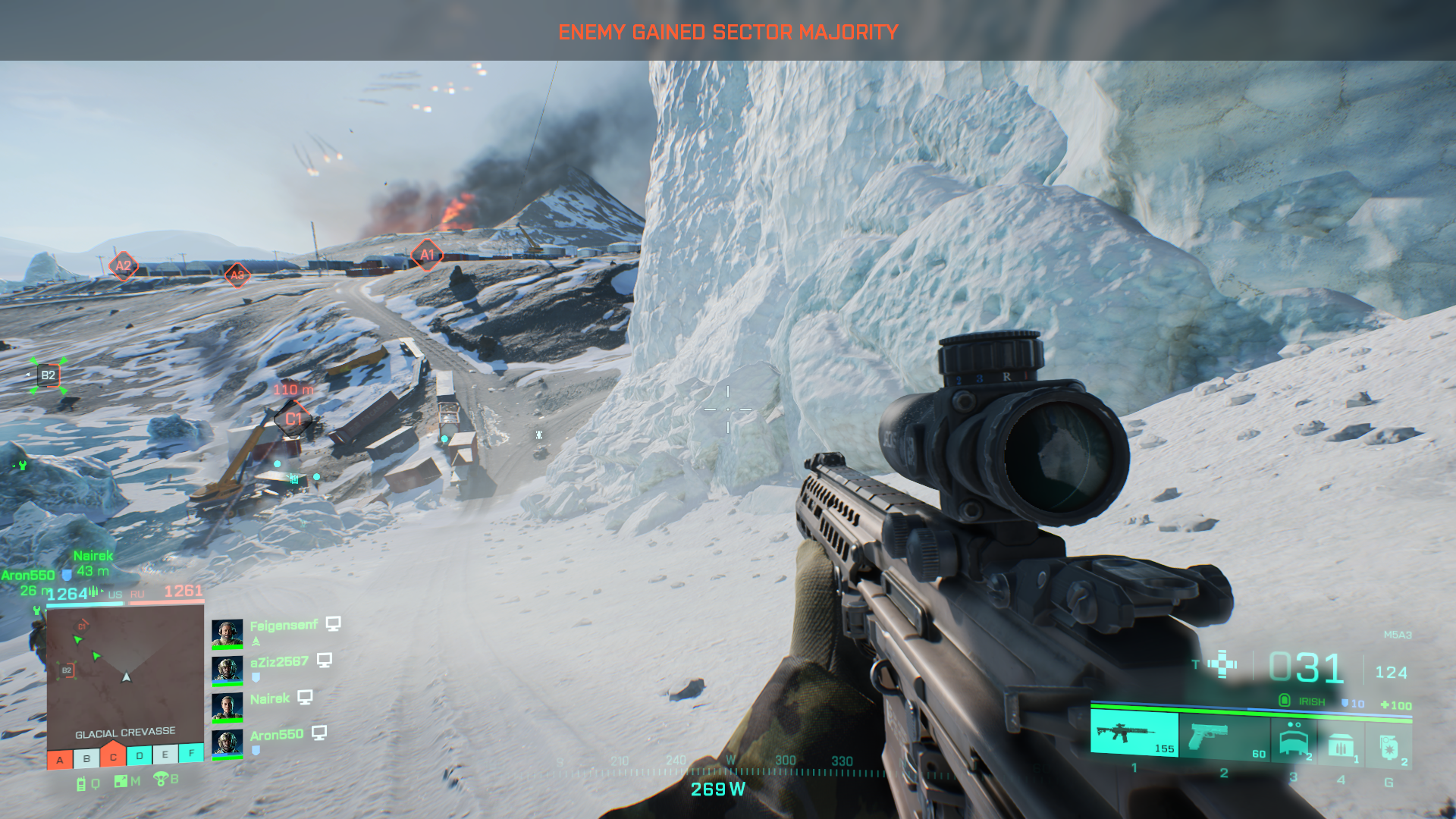
Task: Open the attachment plus-system cross icon
Action: [x=1222, y=664]
